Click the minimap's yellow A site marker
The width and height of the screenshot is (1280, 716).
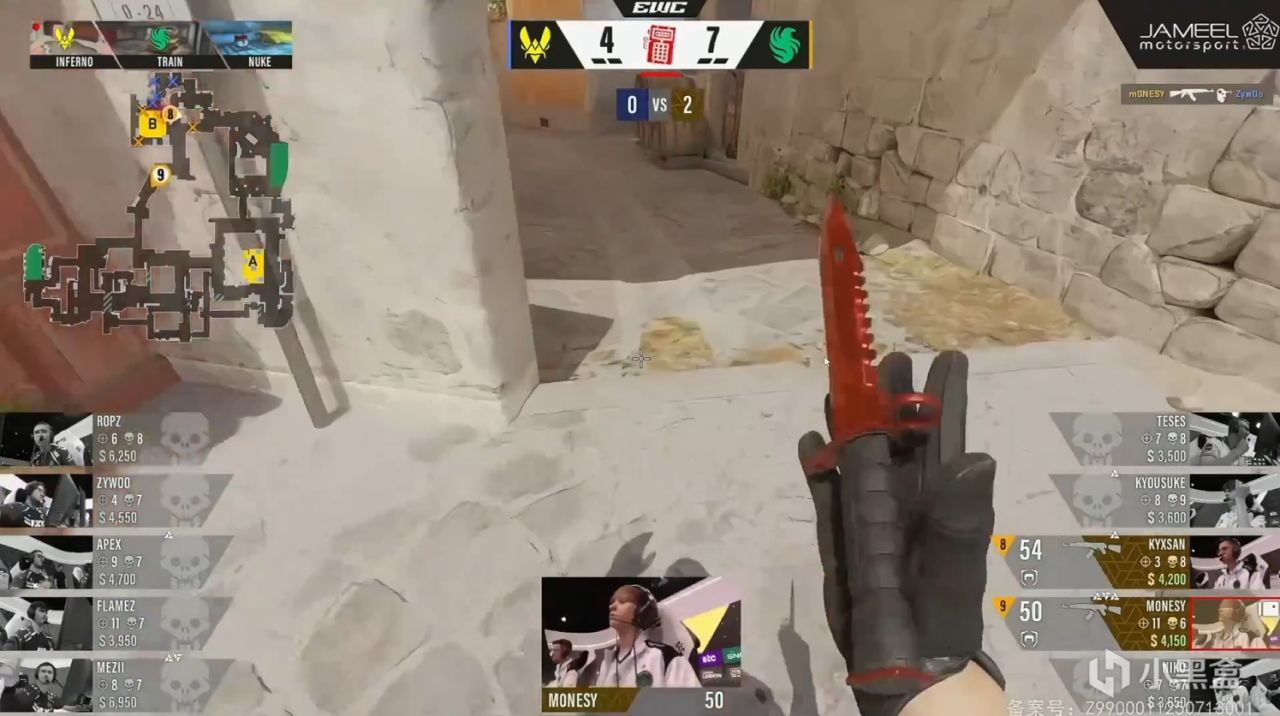[x=253, y=264]
